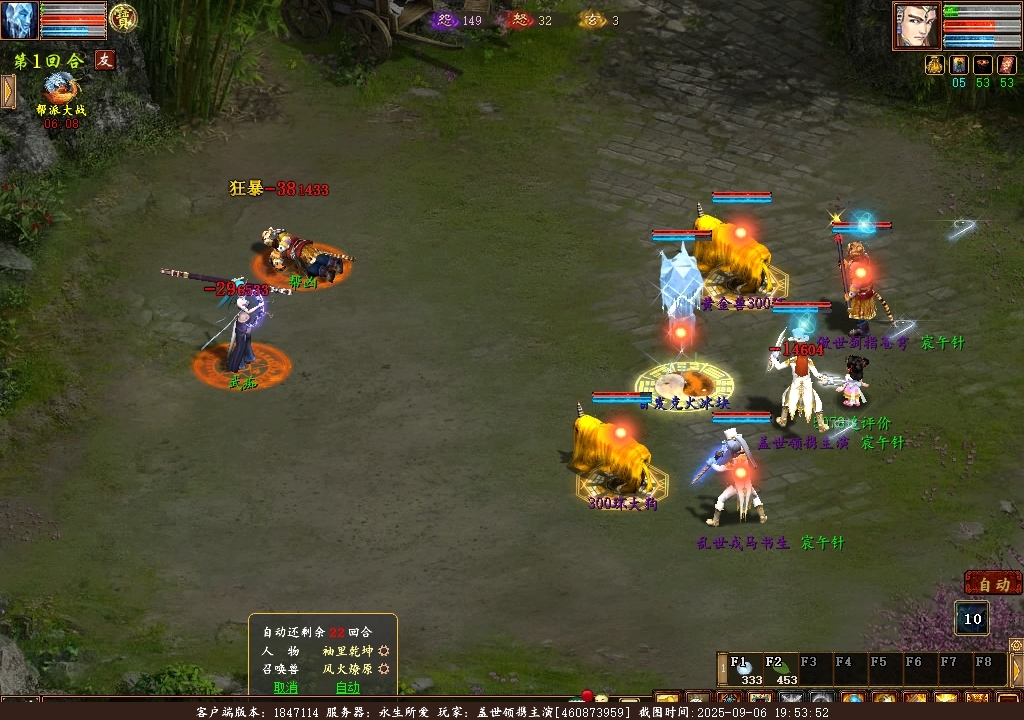The image size is (1024, 720).
Task: Click the red 友 friend button
Action: [x=105, y=60]
